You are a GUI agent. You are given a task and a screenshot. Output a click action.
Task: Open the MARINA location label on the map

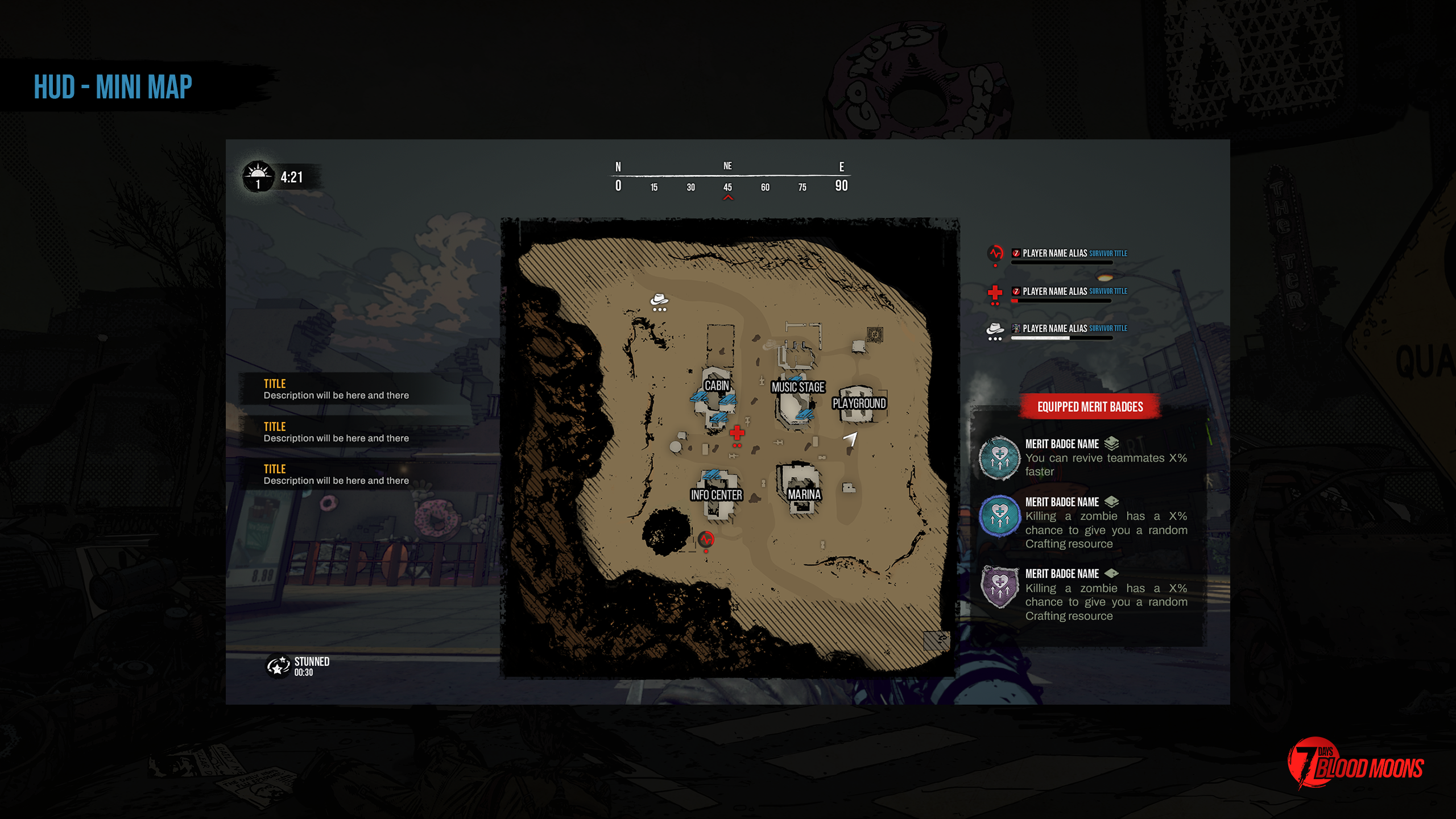coord(804,495)
